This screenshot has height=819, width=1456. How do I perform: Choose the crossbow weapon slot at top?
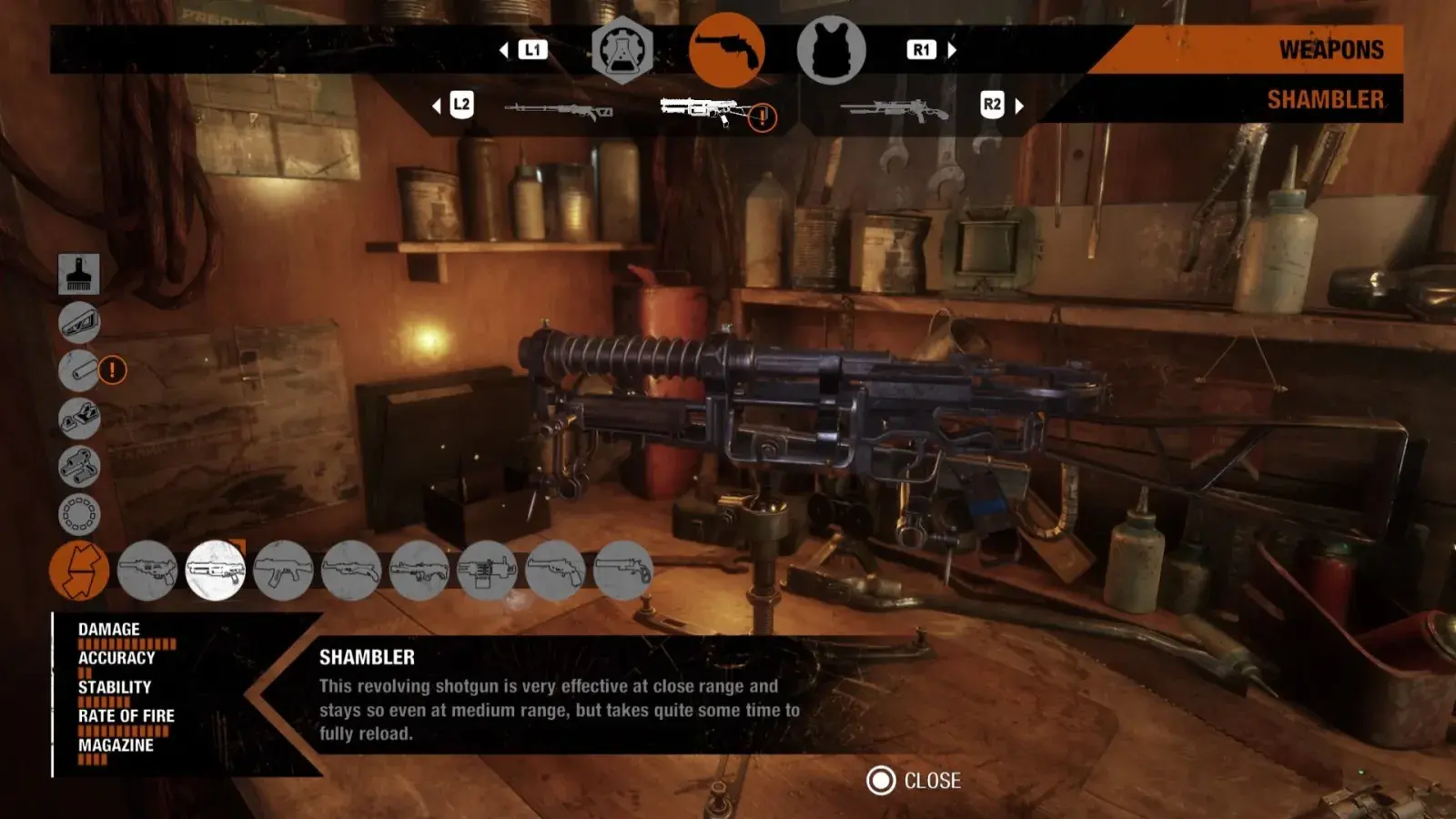coord(894,111)
